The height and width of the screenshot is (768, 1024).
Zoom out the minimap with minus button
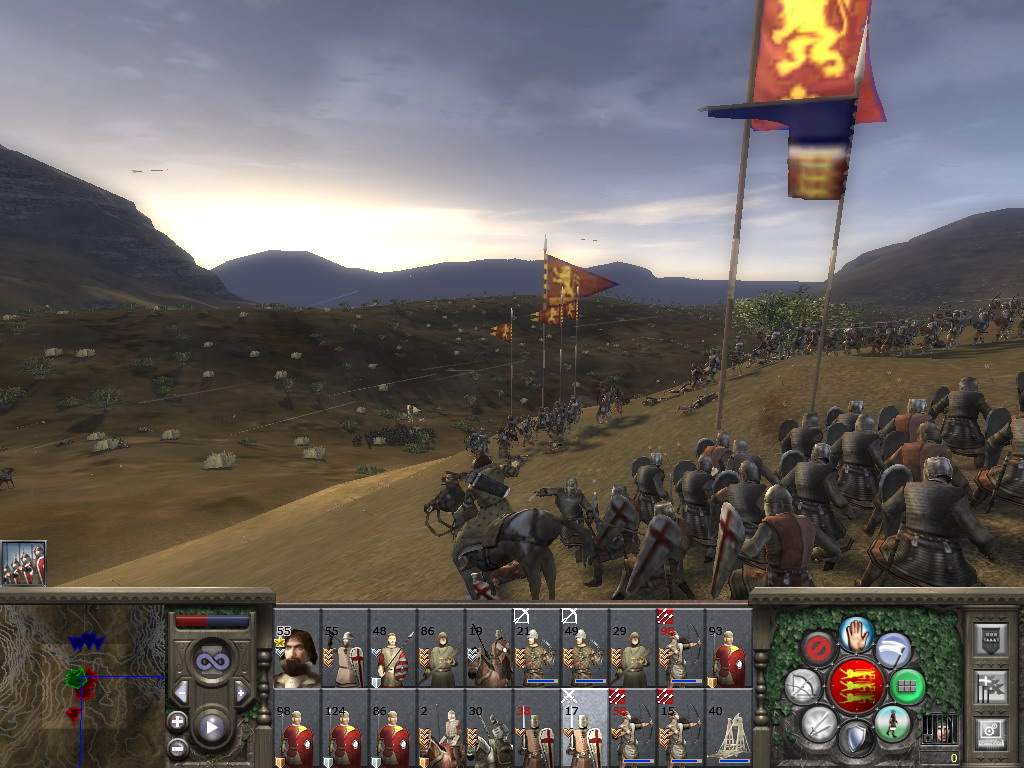tap(178, 747)
